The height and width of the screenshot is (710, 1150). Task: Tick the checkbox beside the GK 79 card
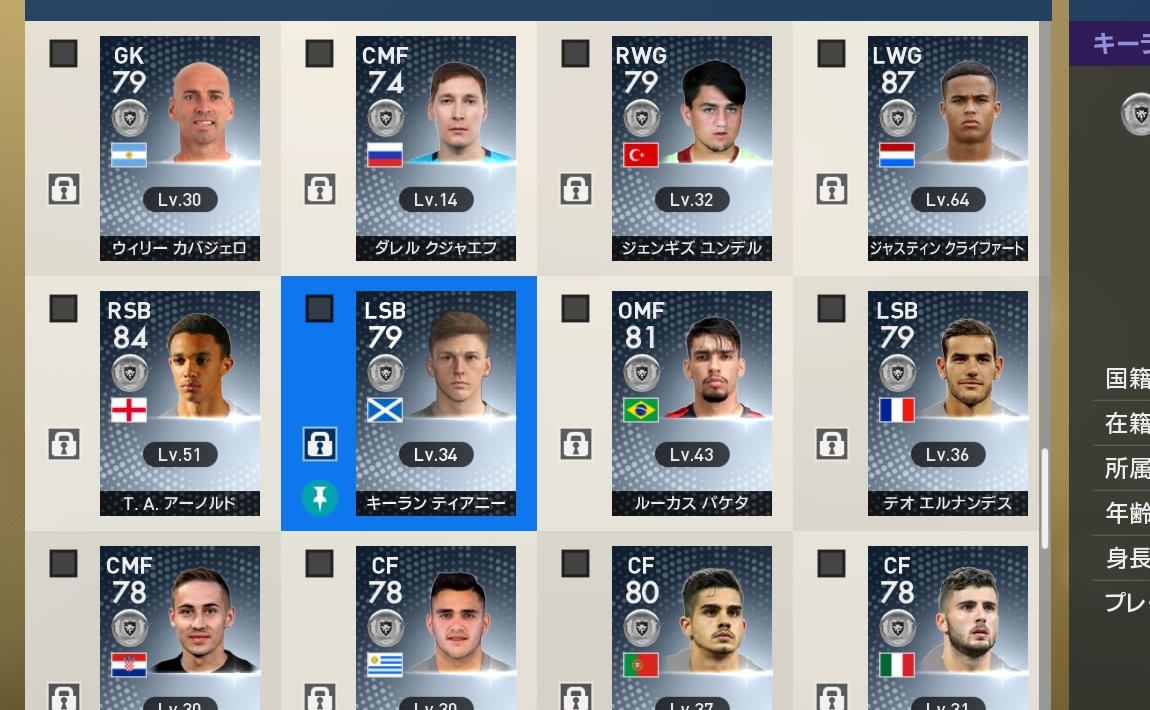[x=64, y=54]
